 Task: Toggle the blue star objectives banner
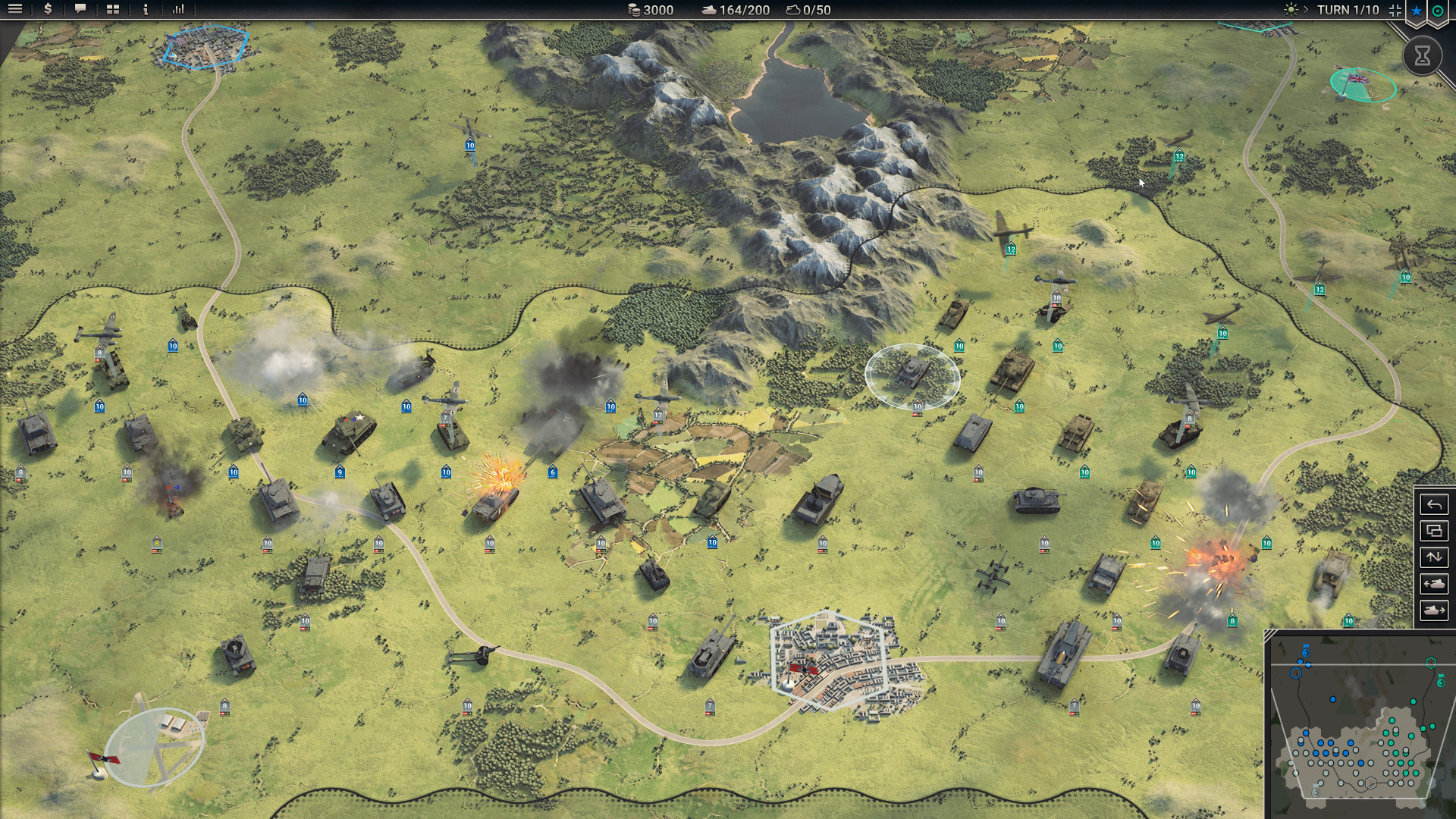[1415, 10]
